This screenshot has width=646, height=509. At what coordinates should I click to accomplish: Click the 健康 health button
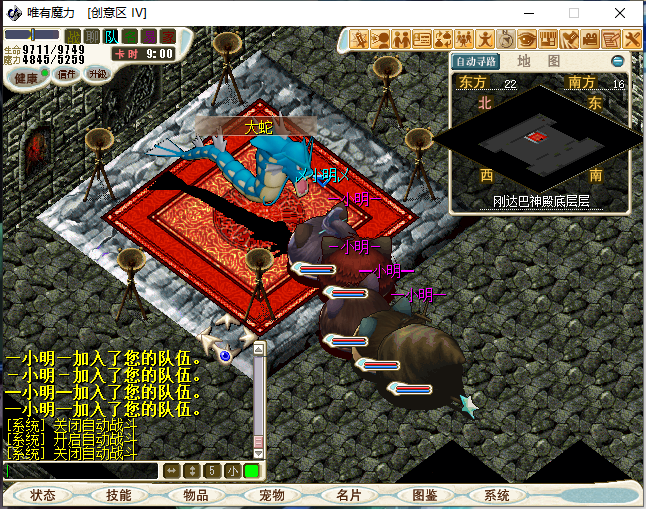(x=26, y=77)
